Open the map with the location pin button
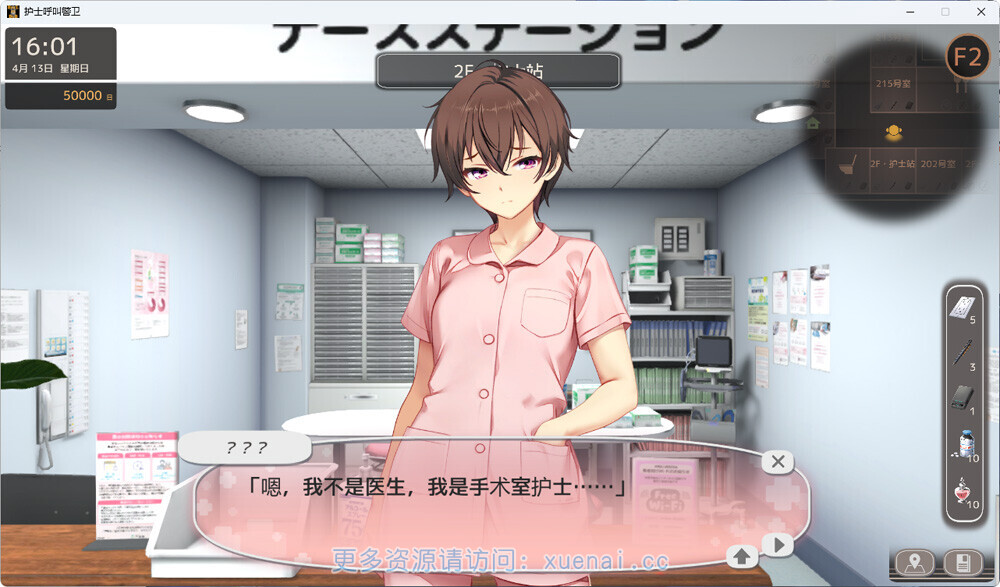The width and height of the screenshot is (1000, 587). click(x=914, y=562)
